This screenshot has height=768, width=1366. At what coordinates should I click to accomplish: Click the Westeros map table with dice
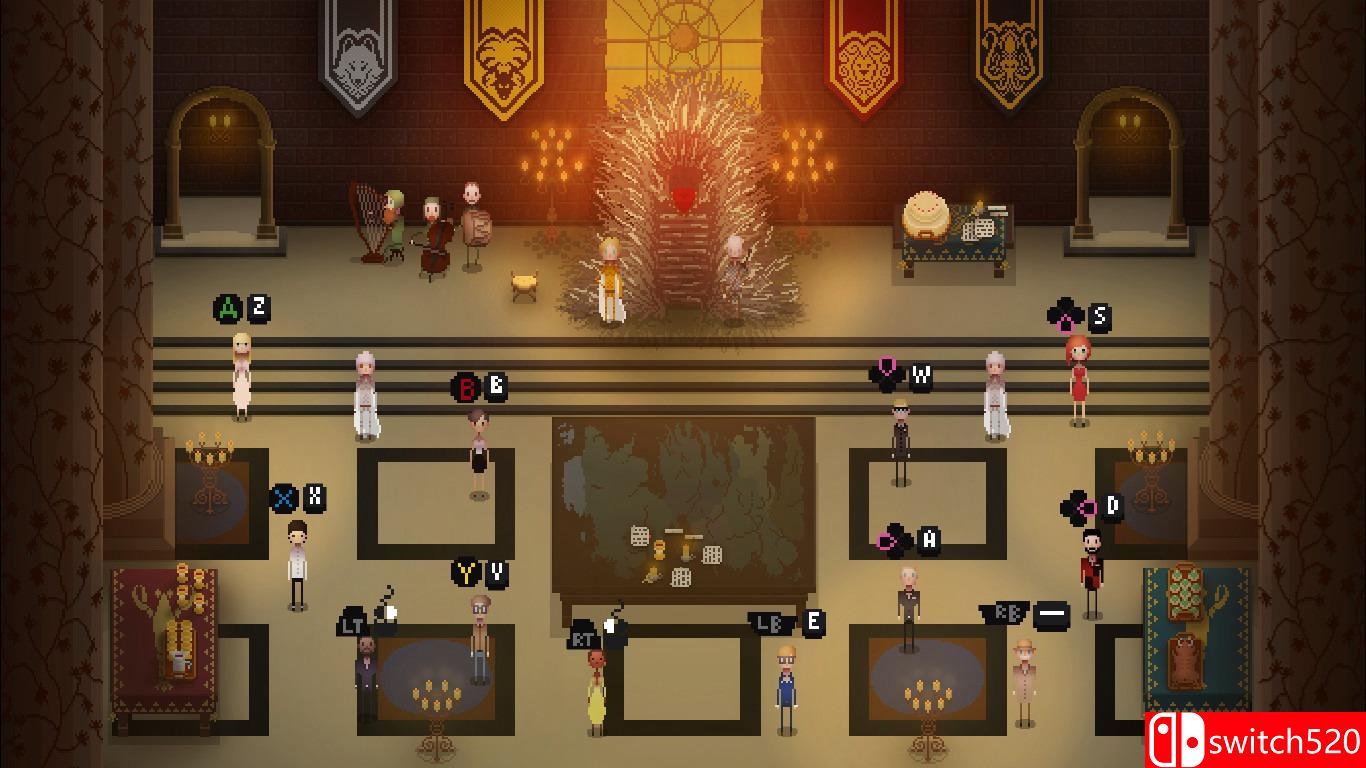click(685, 500)
